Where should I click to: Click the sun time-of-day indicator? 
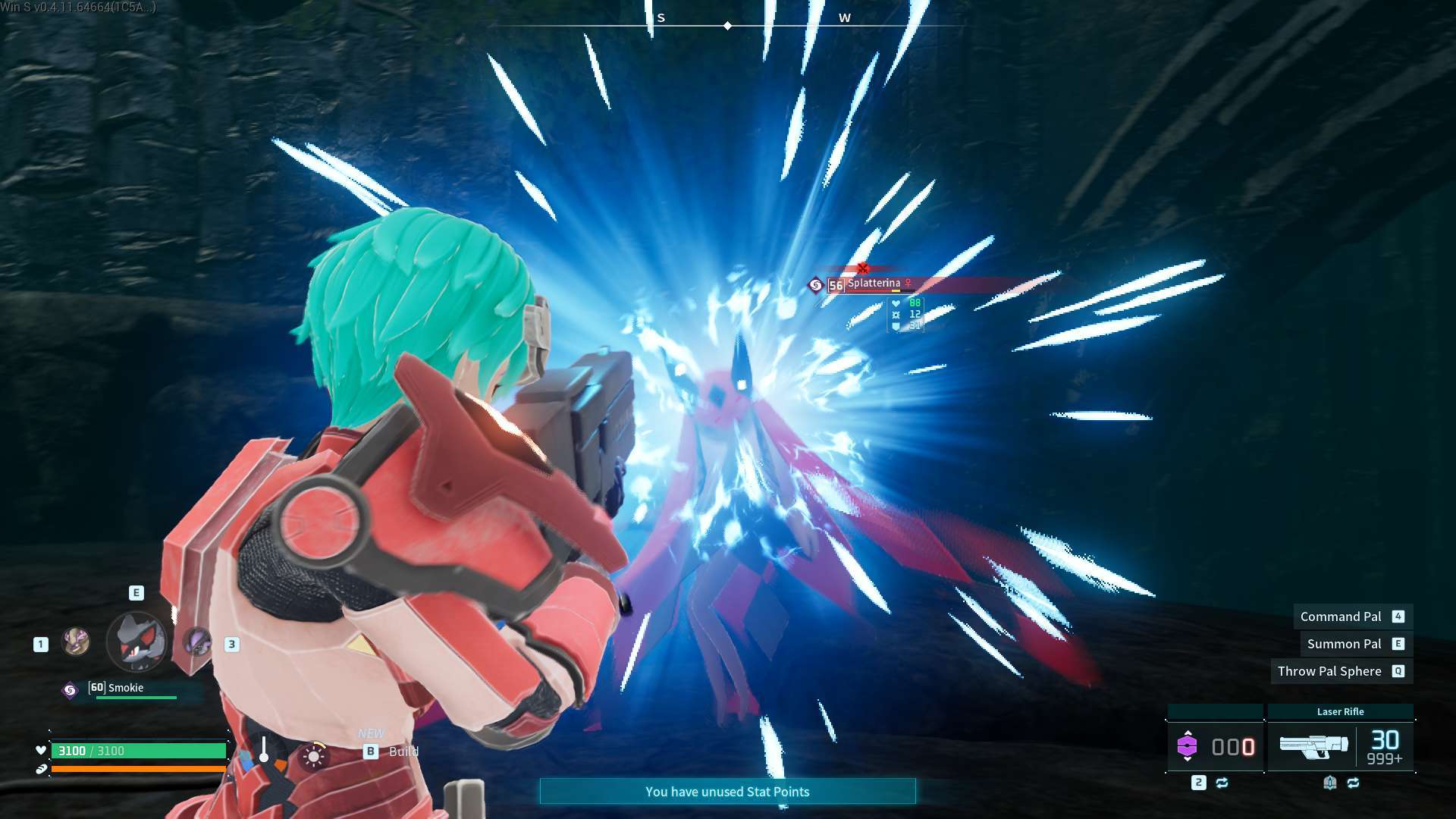tap(313, 756)
